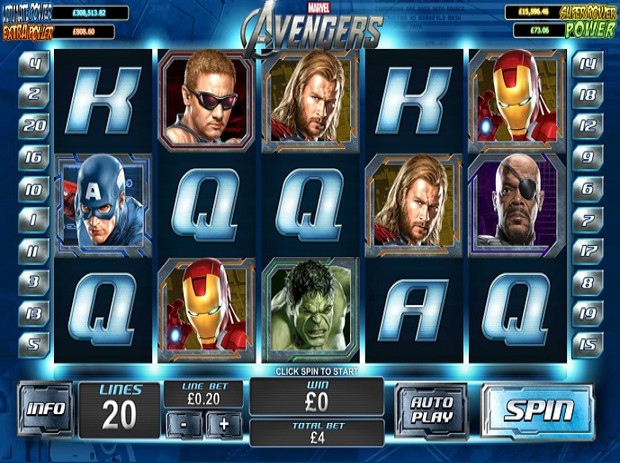Choose payline number 20

pos(35,125)
